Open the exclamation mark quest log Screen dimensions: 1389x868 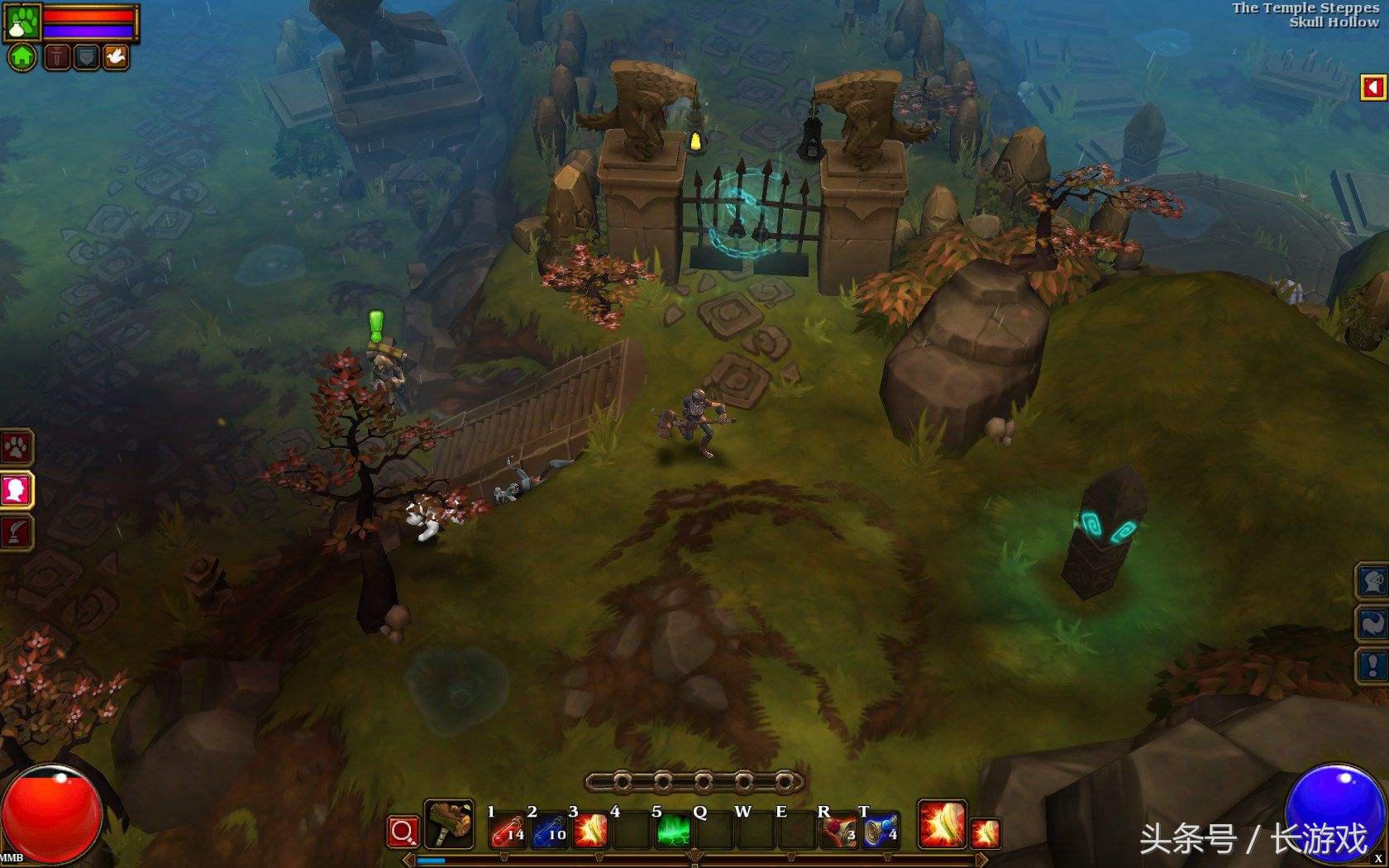tap(1373, 665)
